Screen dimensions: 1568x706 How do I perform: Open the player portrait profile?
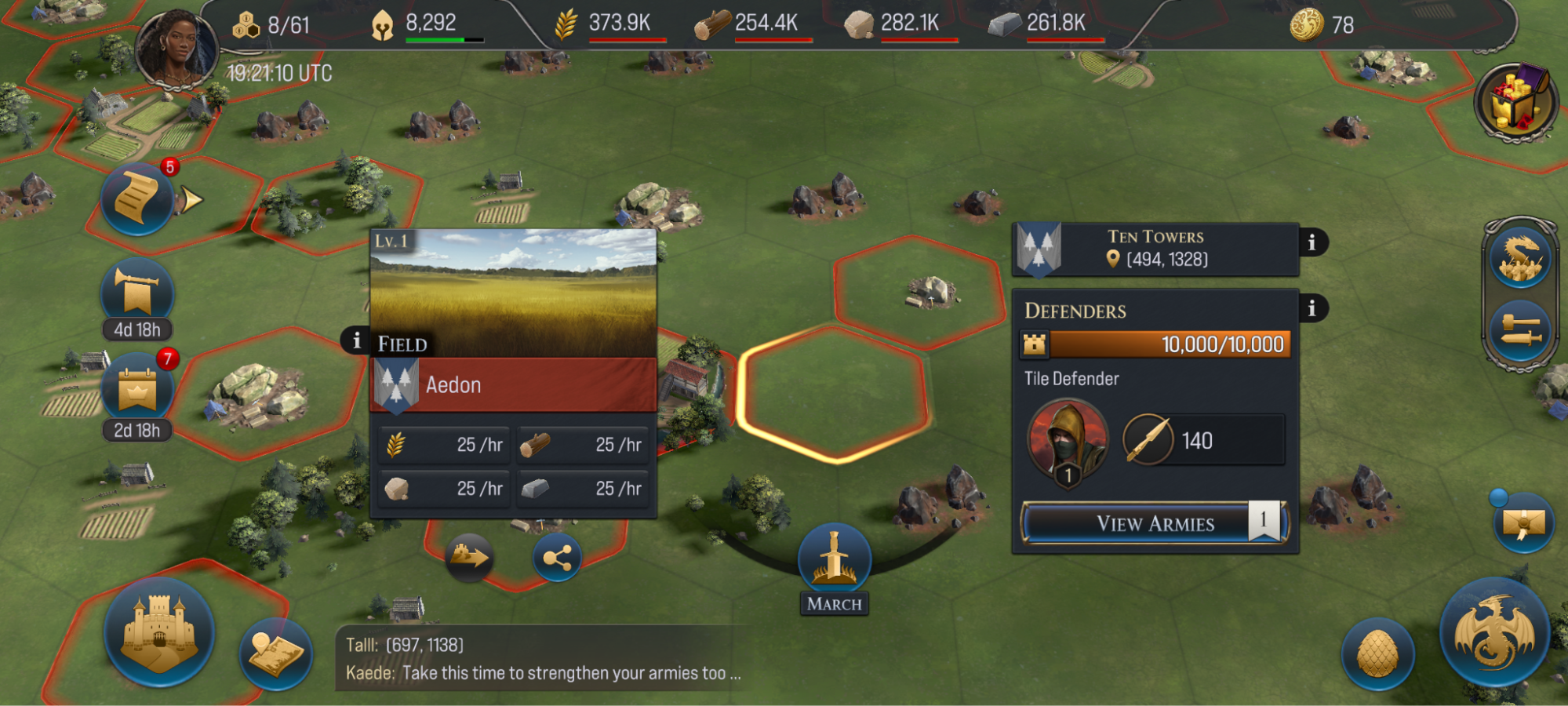(176, 49)
